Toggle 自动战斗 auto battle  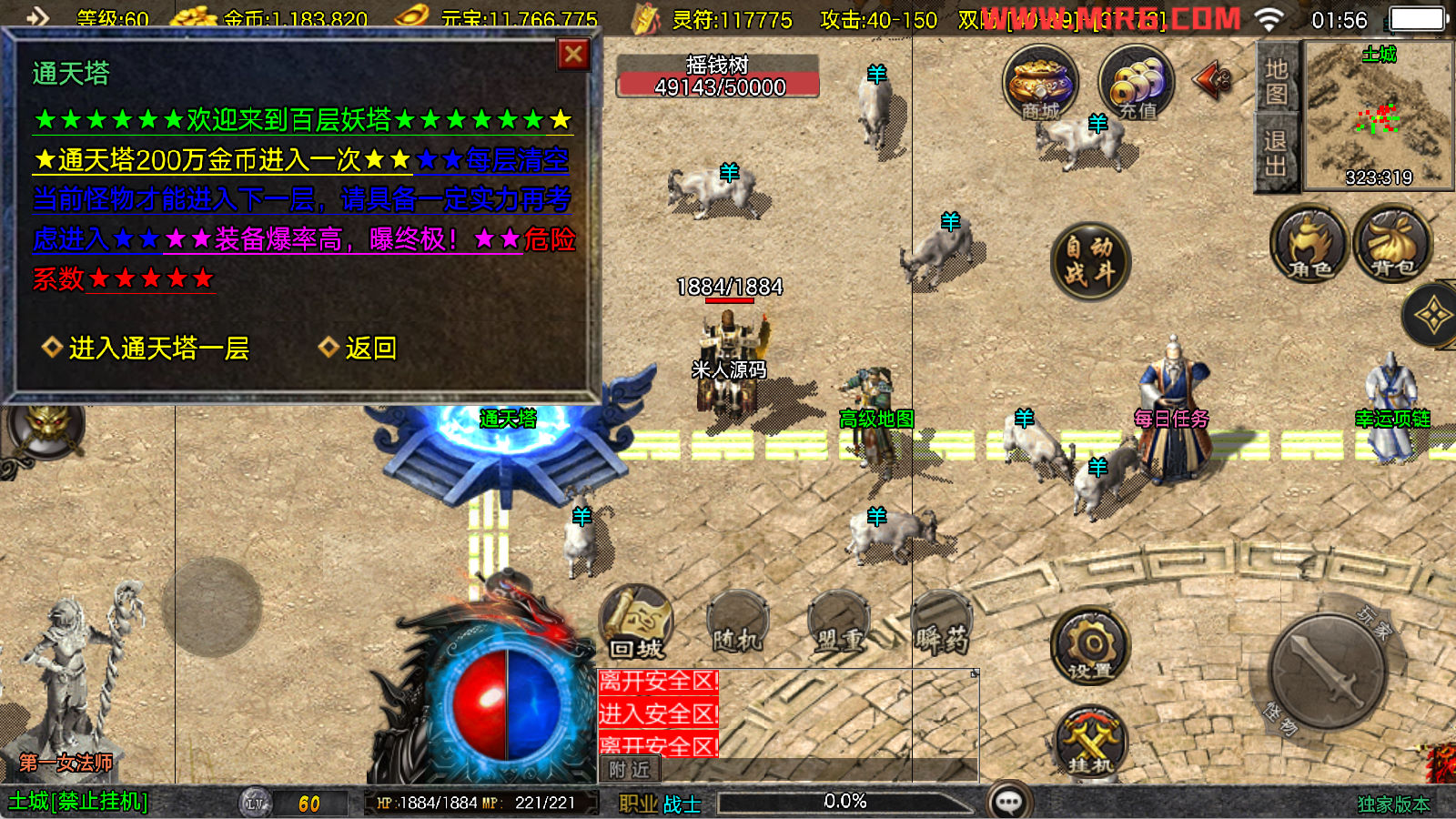[1089, 260]
